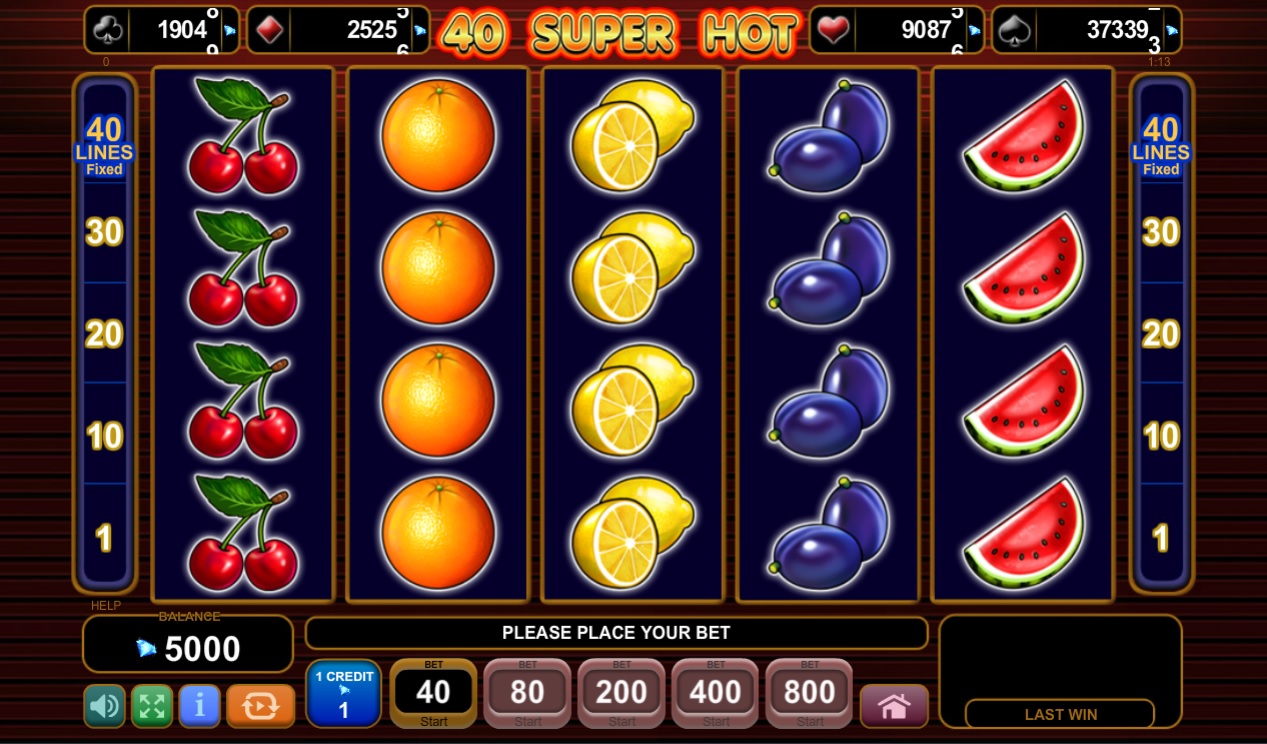Open the info paytable button

coord(200,706)
